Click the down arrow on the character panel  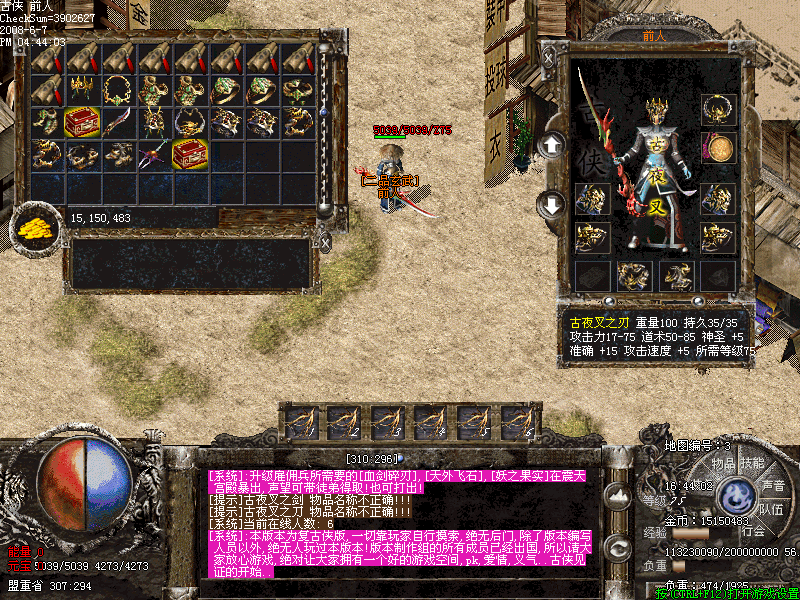click(551, 205)
